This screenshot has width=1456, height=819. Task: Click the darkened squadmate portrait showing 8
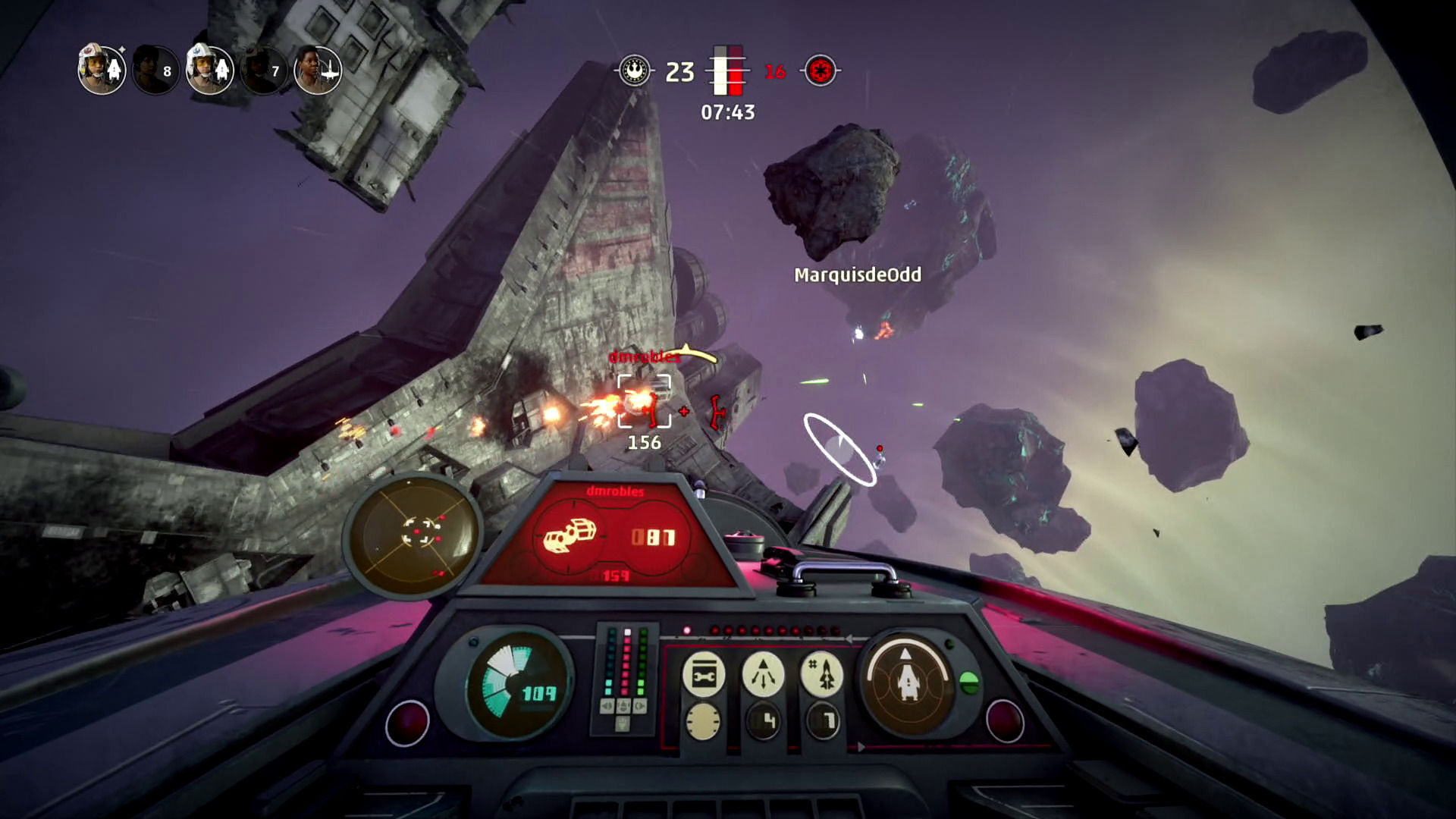155,71
